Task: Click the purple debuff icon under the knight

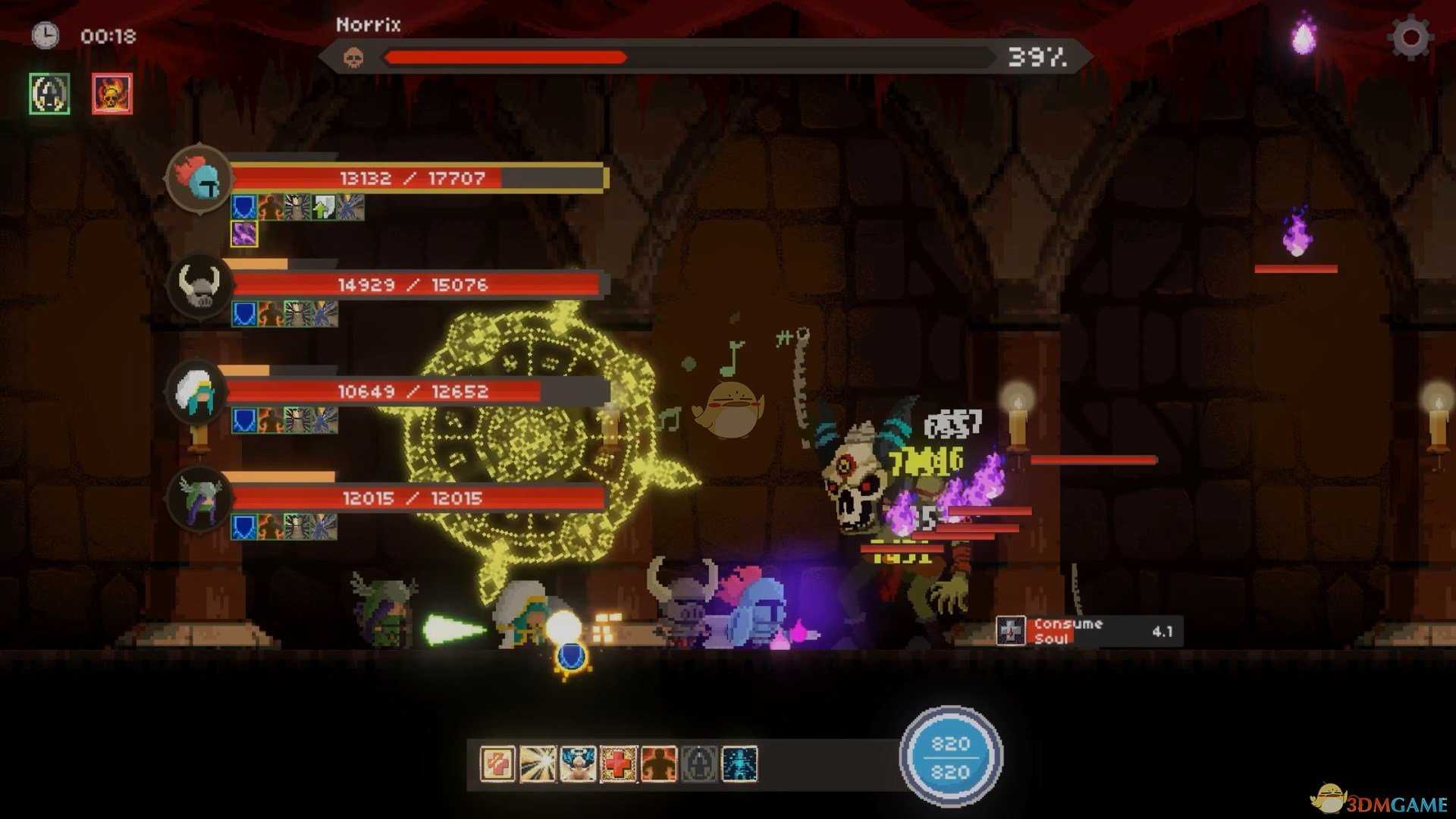Action: [244, 234]
